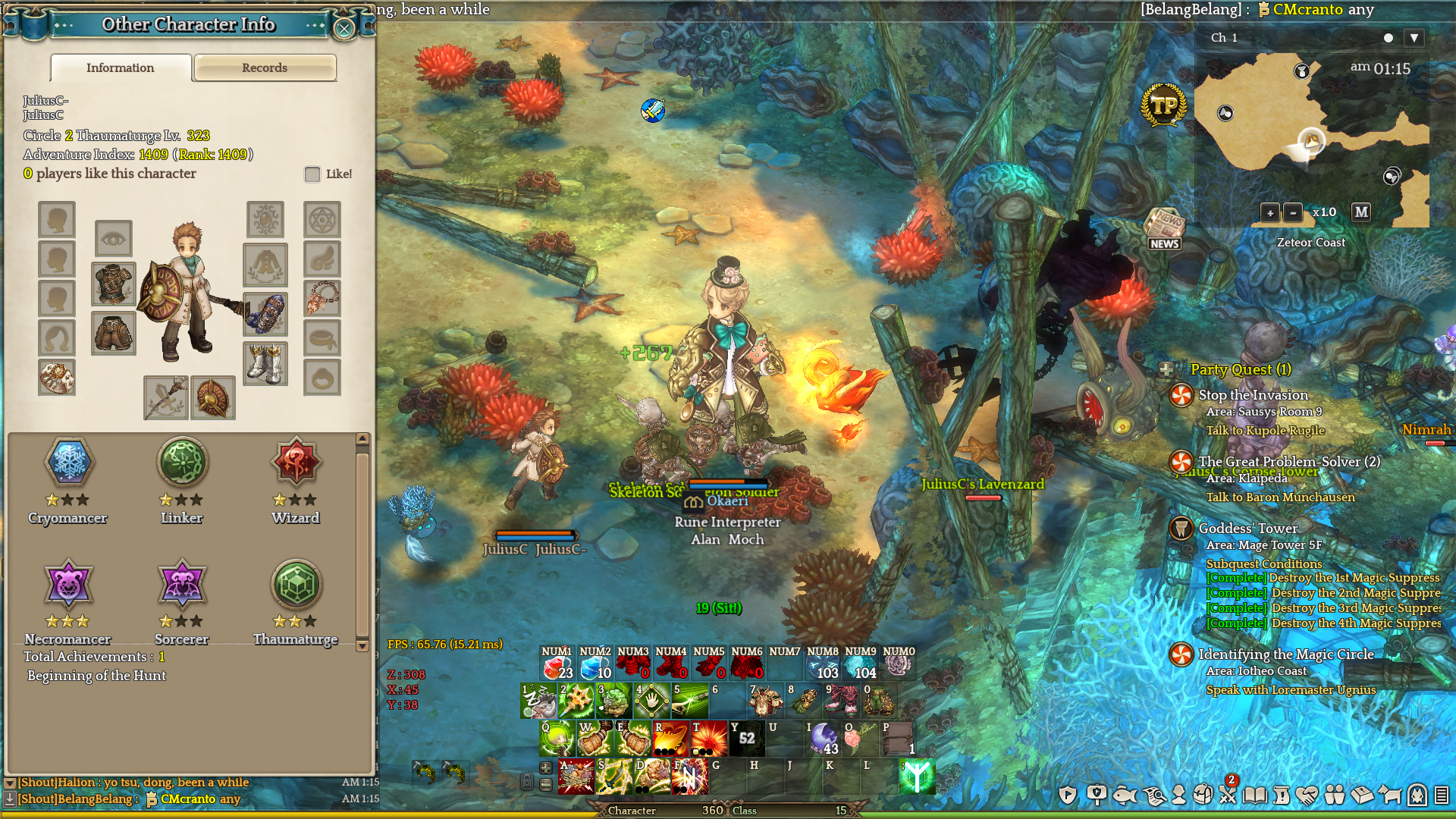Viewport: 1456px width, 819px height.
Task: Select the Cryomancer class icon
Action: tap(69, 462)
